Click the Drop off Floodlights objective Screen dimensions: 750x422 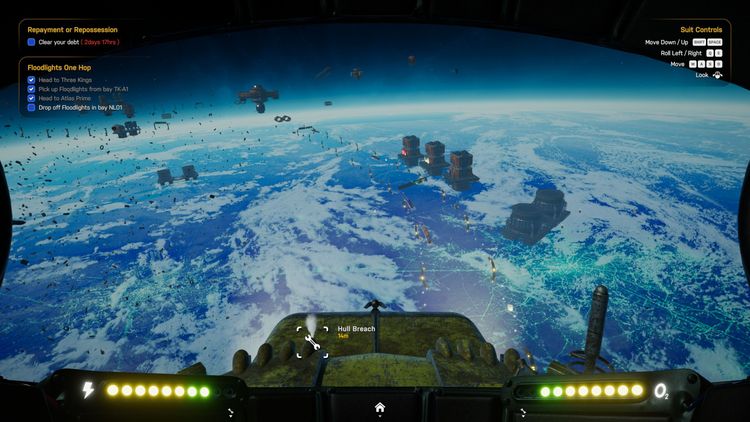tap(80, 108)
